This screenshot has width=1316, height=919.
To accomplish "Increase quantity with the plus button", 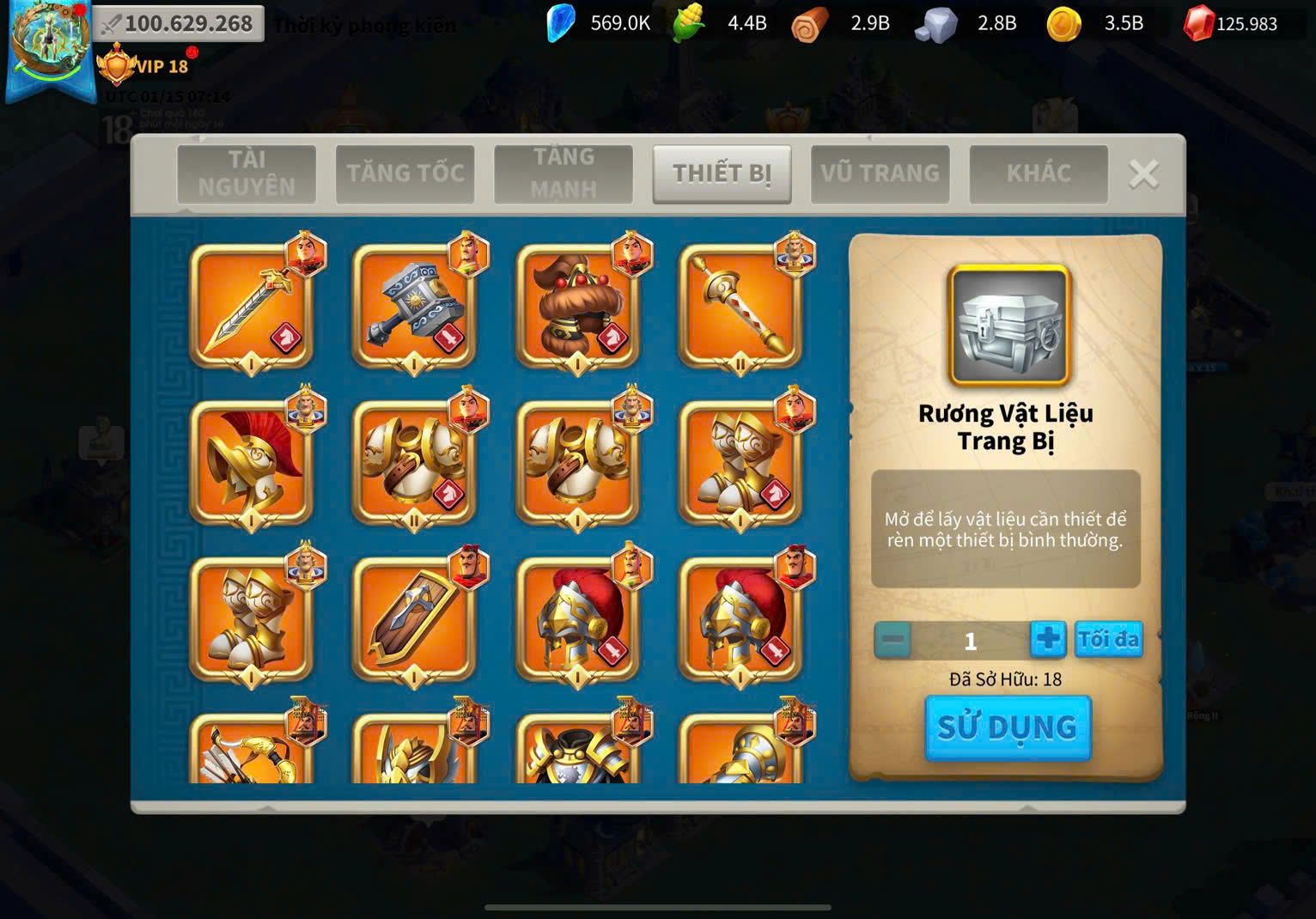I will [x=1048, y=640].
